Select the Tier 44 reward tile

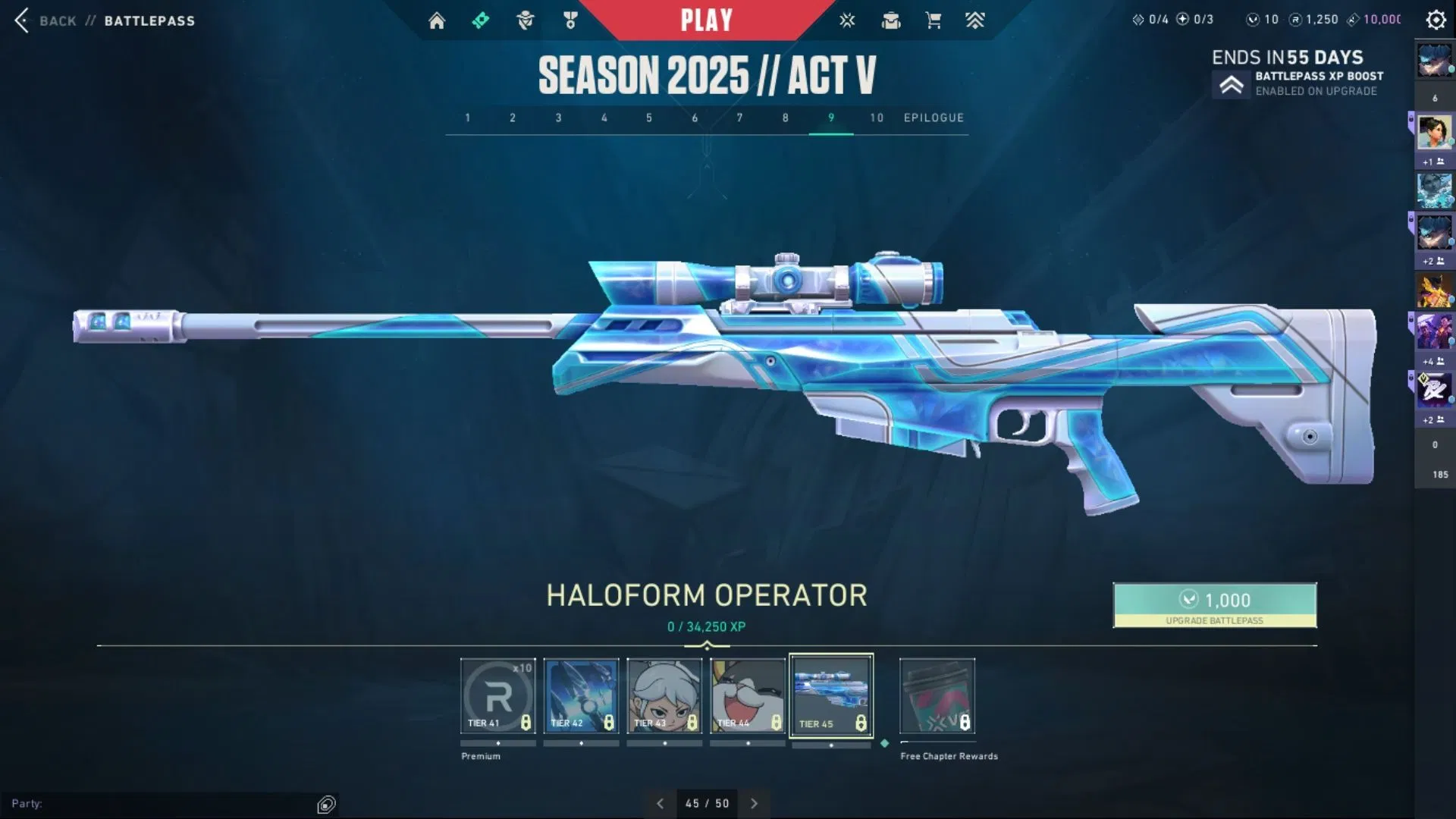748,695
